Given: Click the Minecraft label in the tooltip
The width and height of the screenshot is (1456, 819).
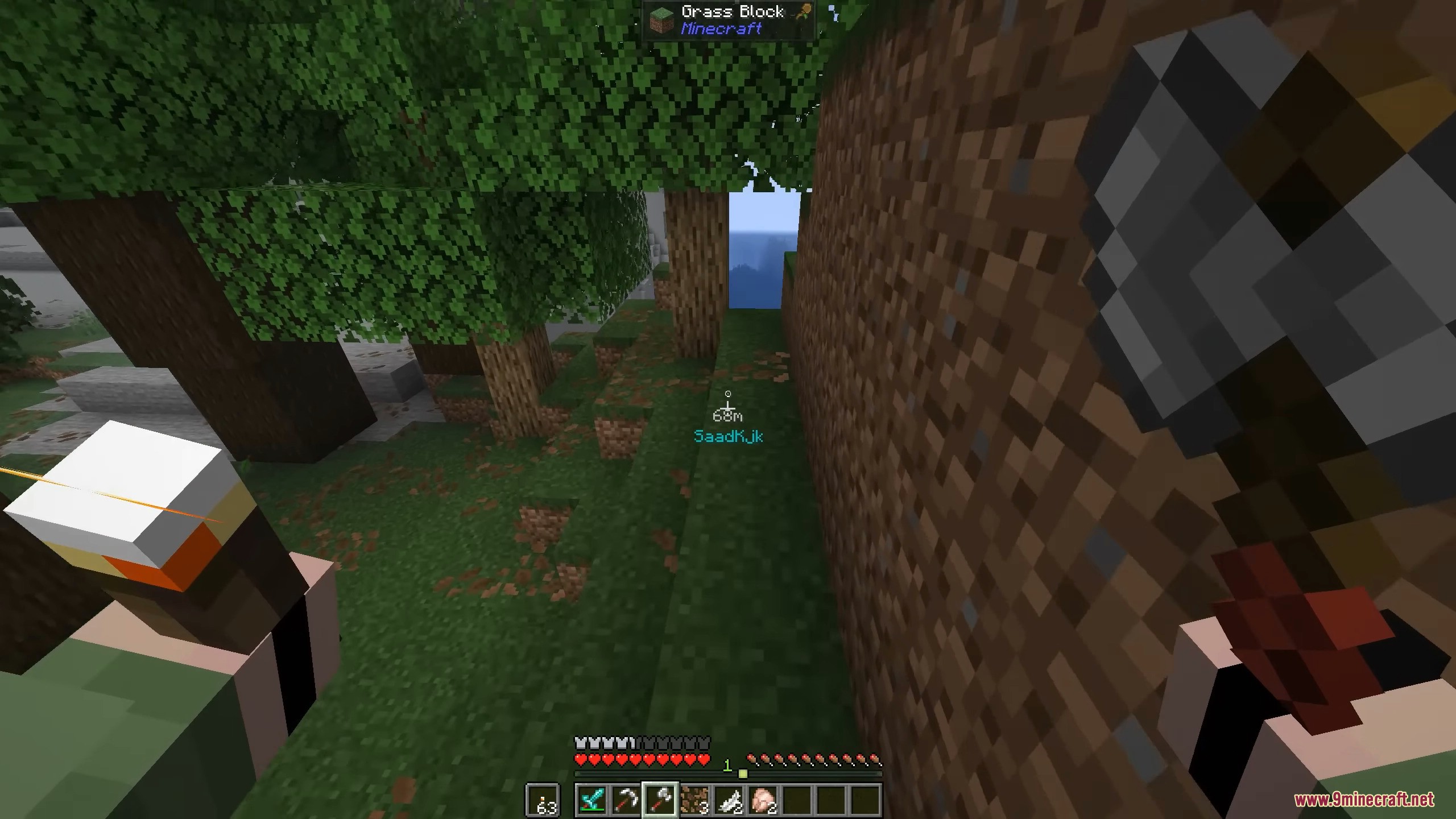Looking at the screenshot, I should coord(720,28).
